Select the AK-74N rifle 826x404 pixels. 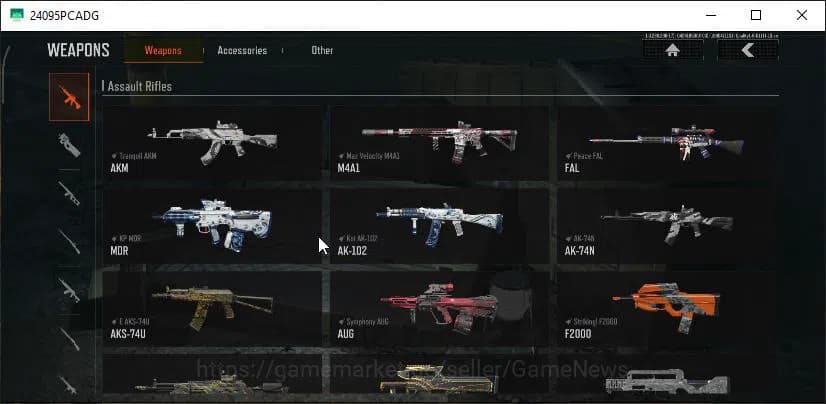(666, 226)
